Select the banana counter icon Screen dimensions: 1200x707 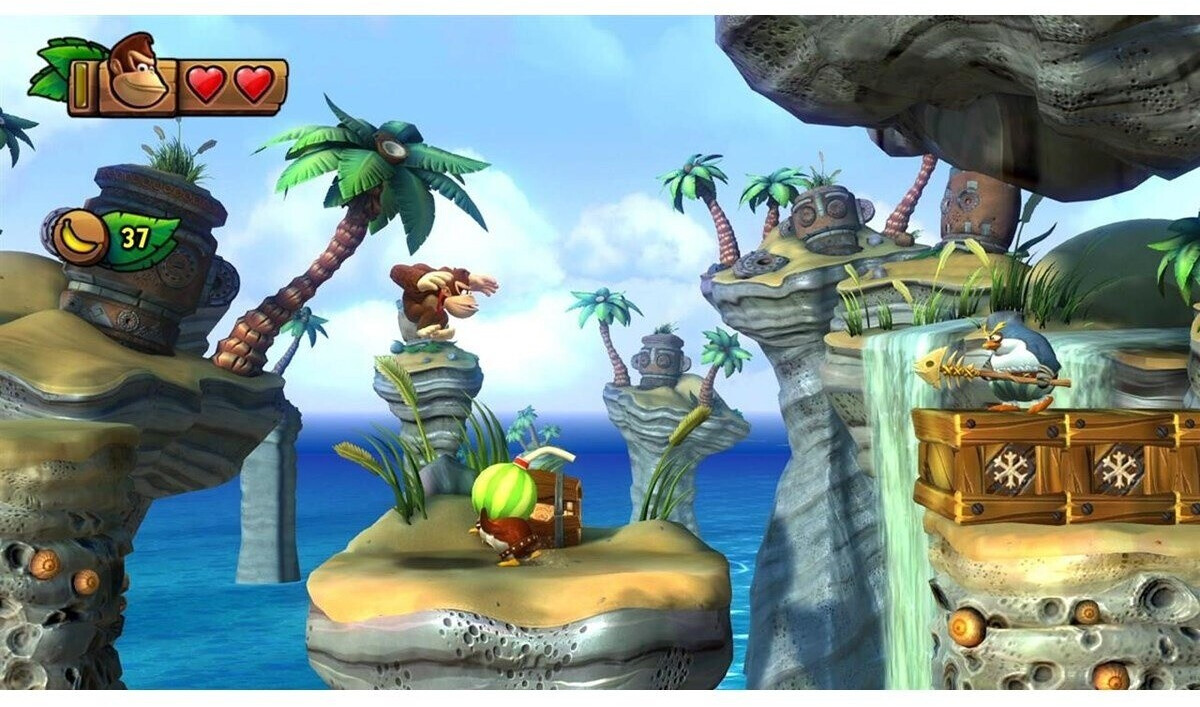point(81,237)
